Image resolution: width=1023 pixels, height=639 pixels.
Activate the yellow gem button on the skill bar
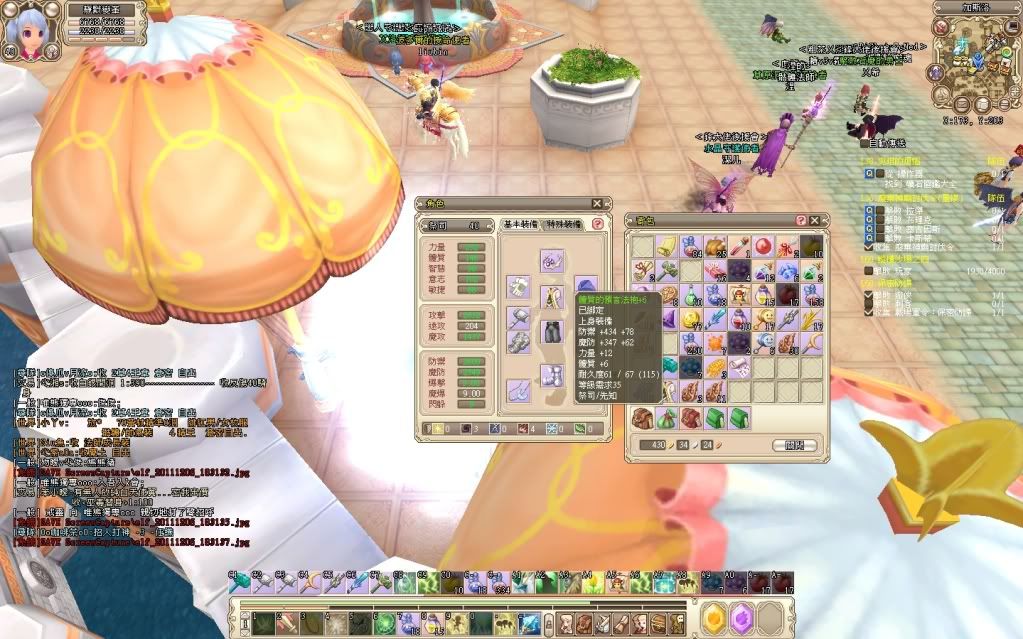click(712, 619)
